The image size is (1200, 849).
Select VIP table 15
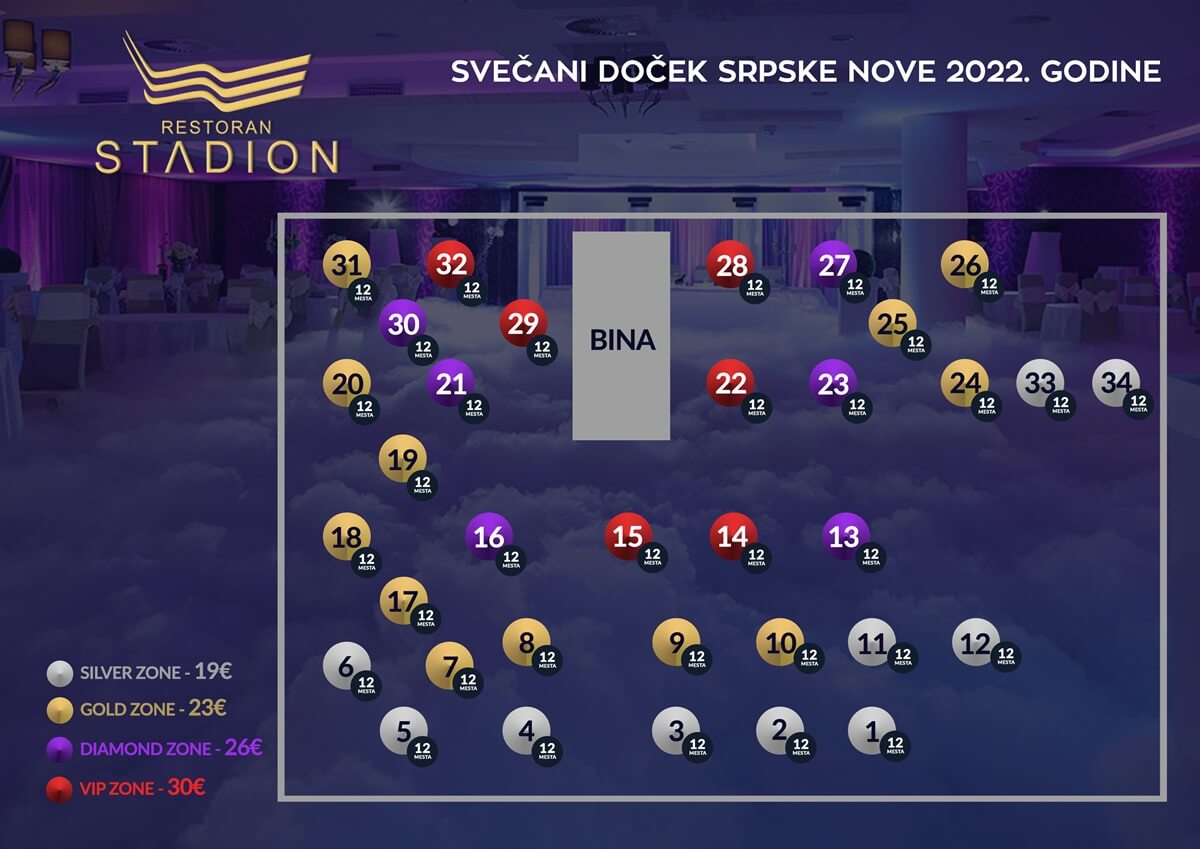(628, 536)
